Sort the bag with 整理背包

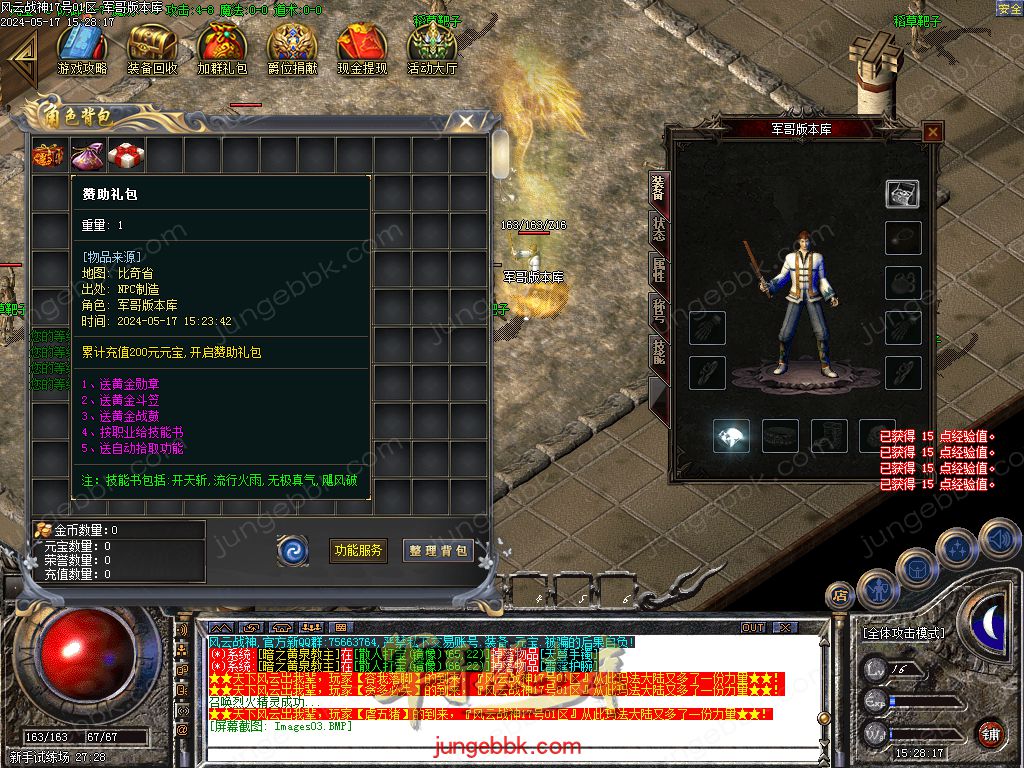pyautogui.click(x=438, y=550)
